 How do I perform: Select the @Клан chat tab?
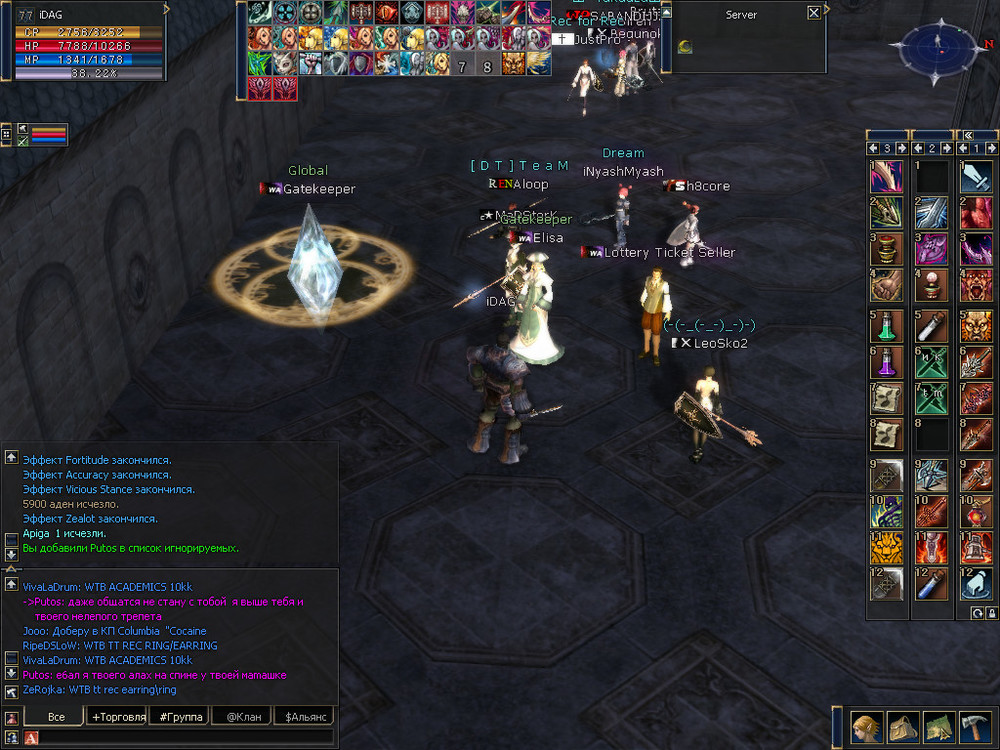[243, 717]
